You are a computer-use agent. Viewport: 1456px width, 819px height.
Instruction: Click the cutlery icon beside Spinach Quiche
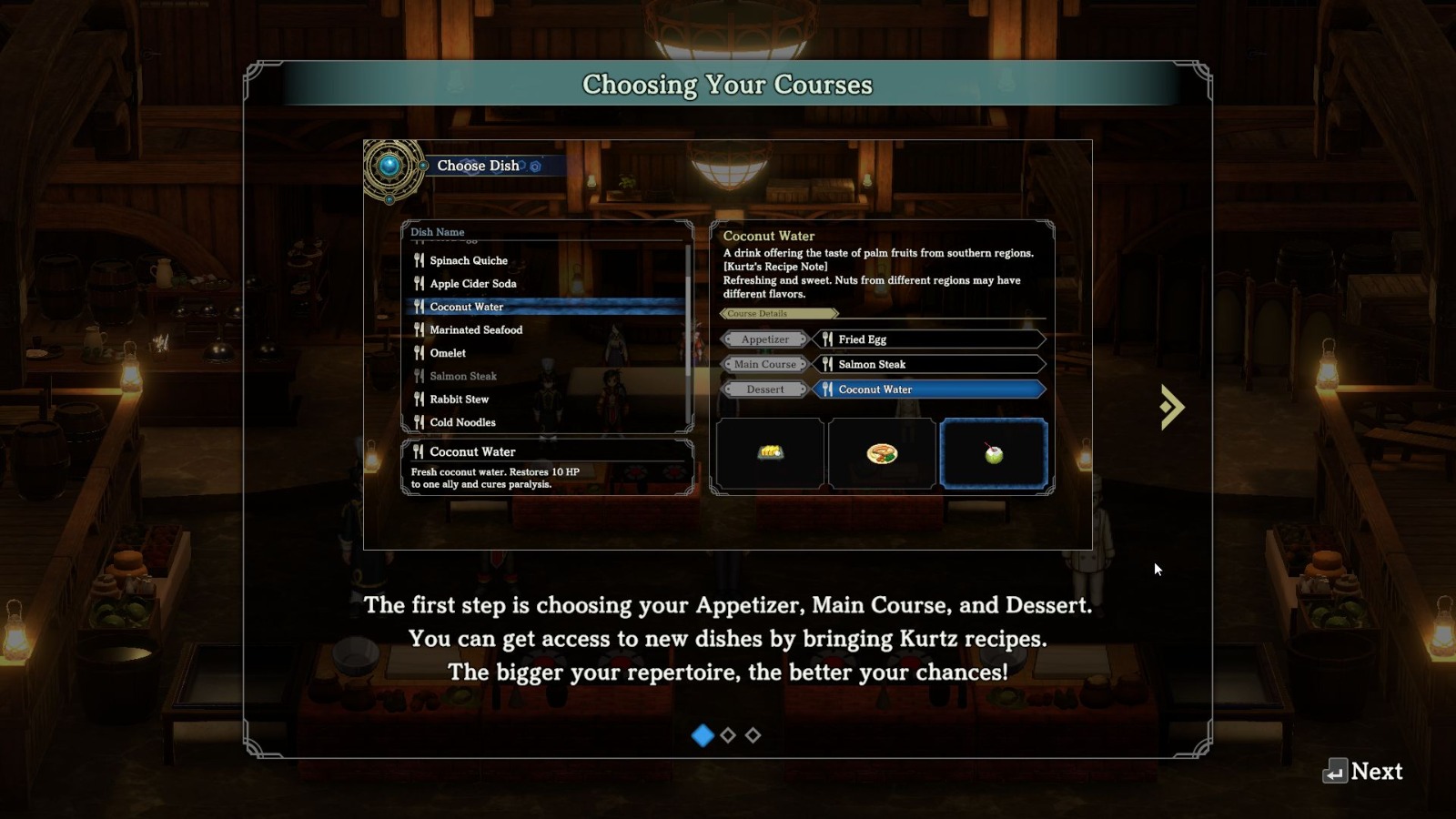coord(420,260)
